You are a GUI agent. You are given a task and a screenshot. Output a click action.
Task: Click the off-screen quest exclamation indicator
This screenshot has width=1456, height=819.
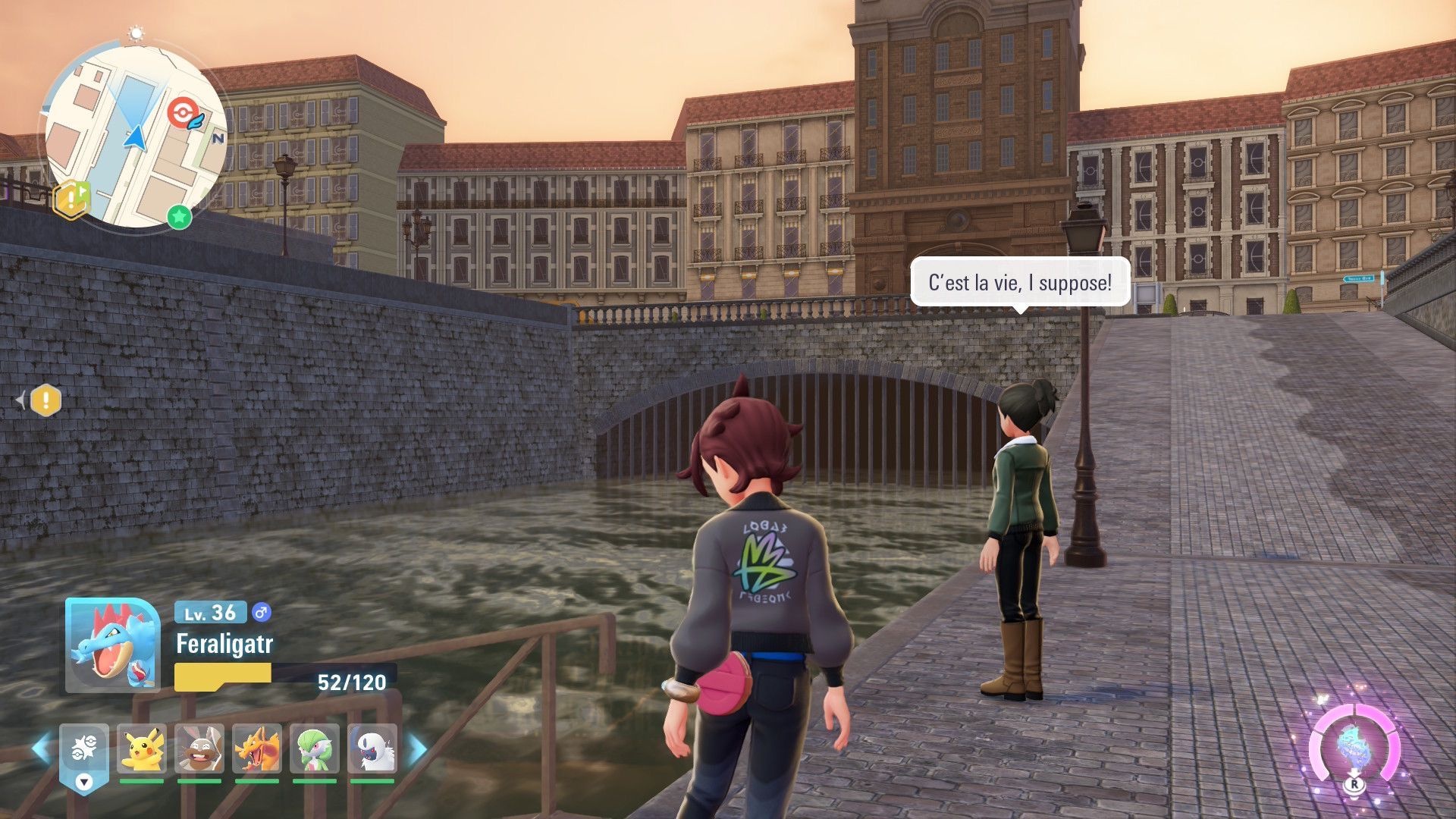click(x=45, y=400)
